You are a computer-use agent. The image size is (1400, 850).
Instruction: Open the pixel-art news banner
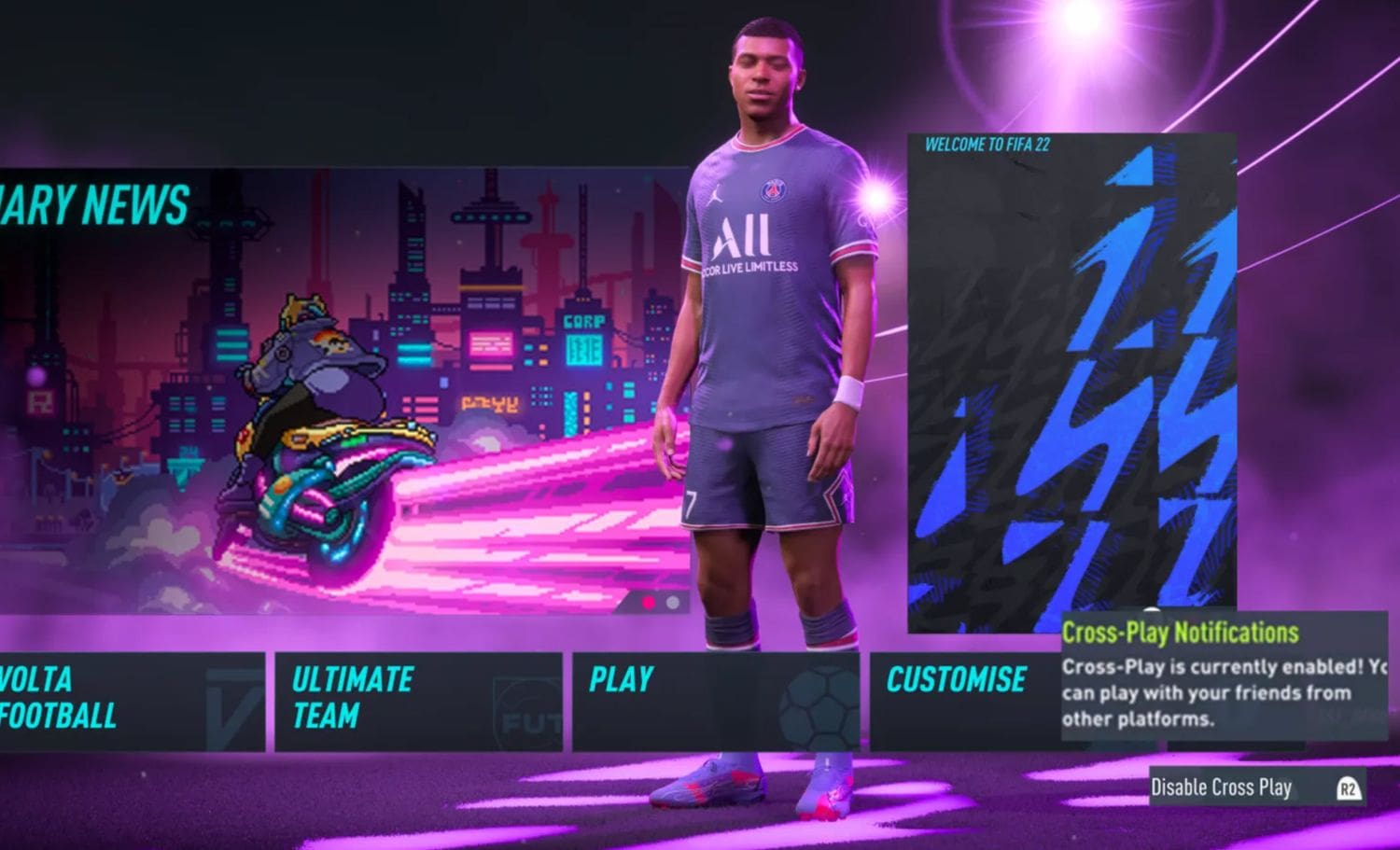345,392
